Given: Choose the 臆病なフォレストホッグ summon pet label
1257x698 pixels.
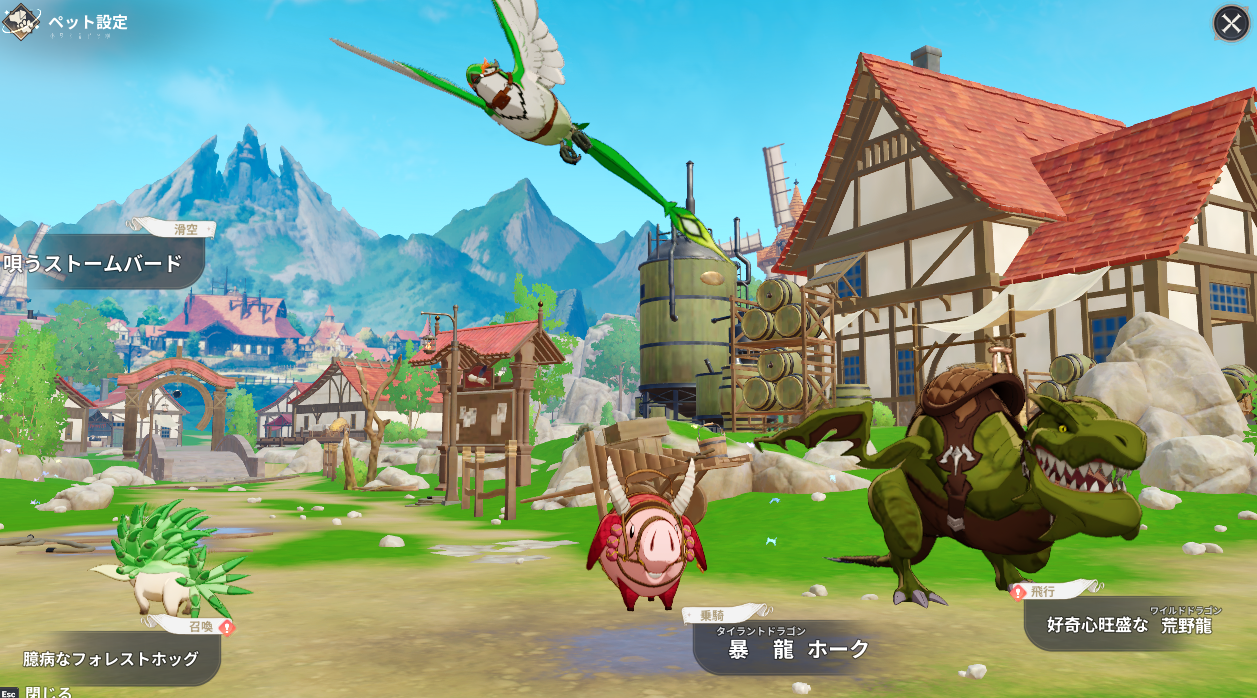Looking at the screenshot, I should pyautogui.click(x=110, y=659).
